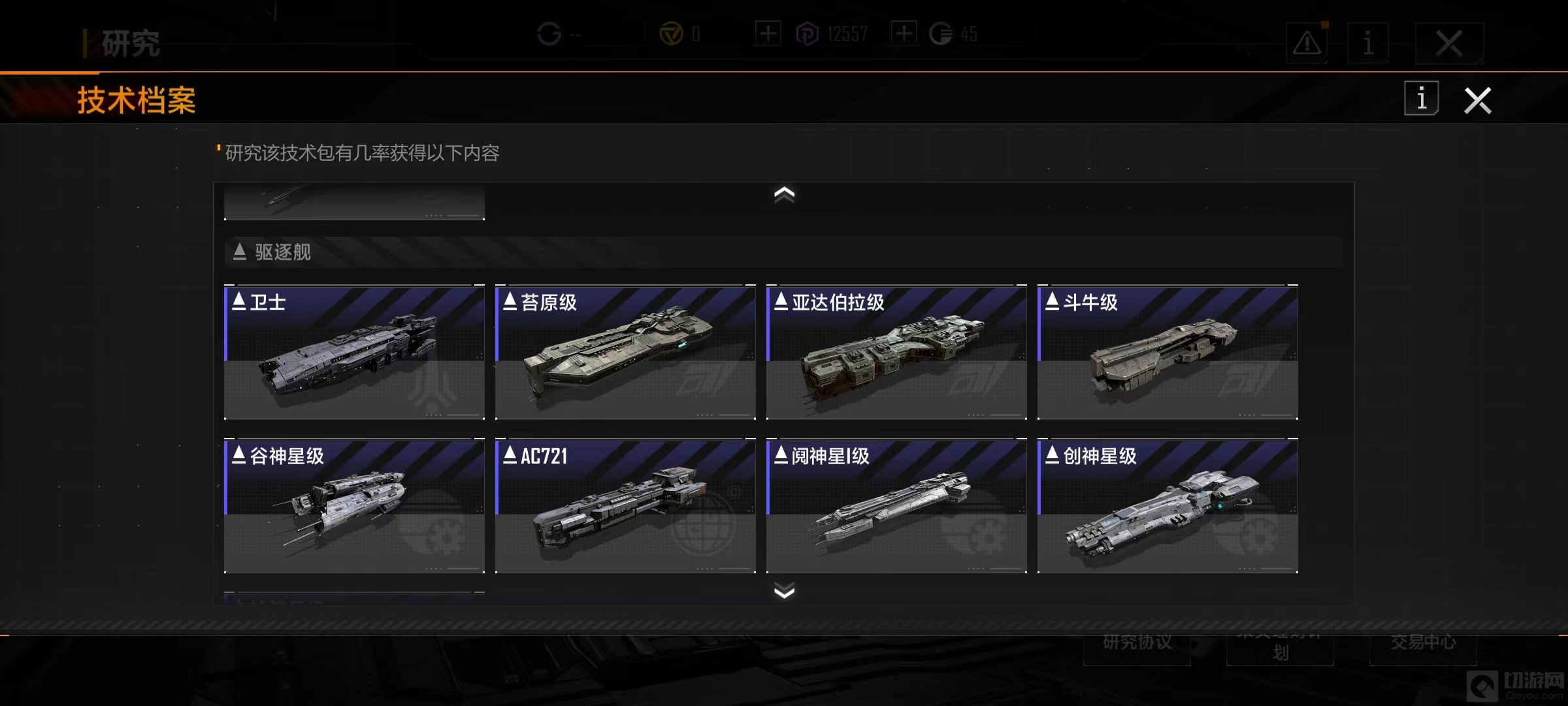Screen dimensions: 1568x706
Task: Choose the 亚达伯拉级 ship card
Action: click(x=896, y=352)
